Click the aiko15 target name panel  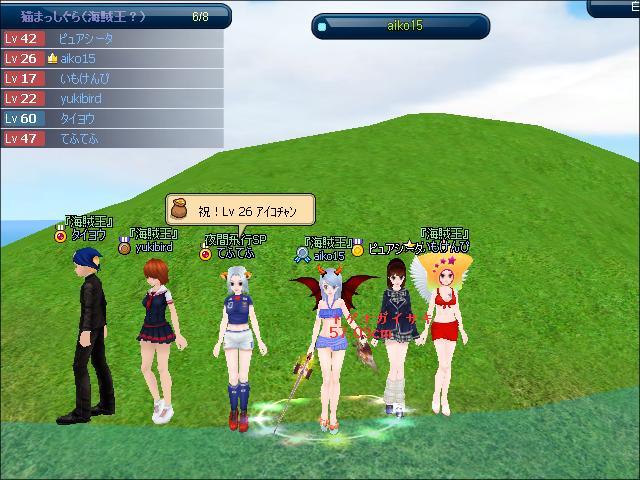[x=400, y=25]
